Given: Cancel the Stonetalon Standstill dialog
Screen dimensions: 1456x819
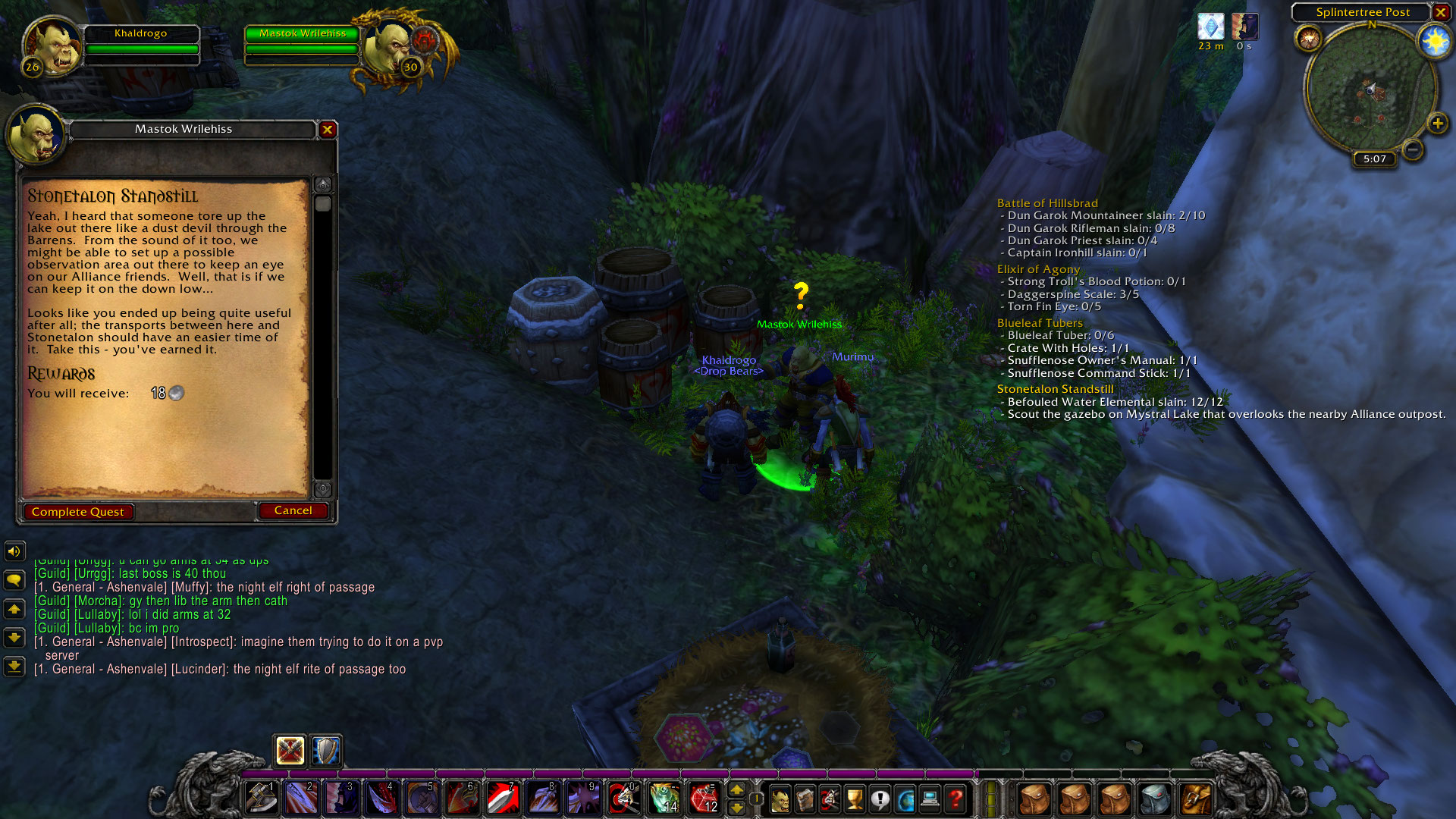Looking at the screenshot, I should click(293, 510).
